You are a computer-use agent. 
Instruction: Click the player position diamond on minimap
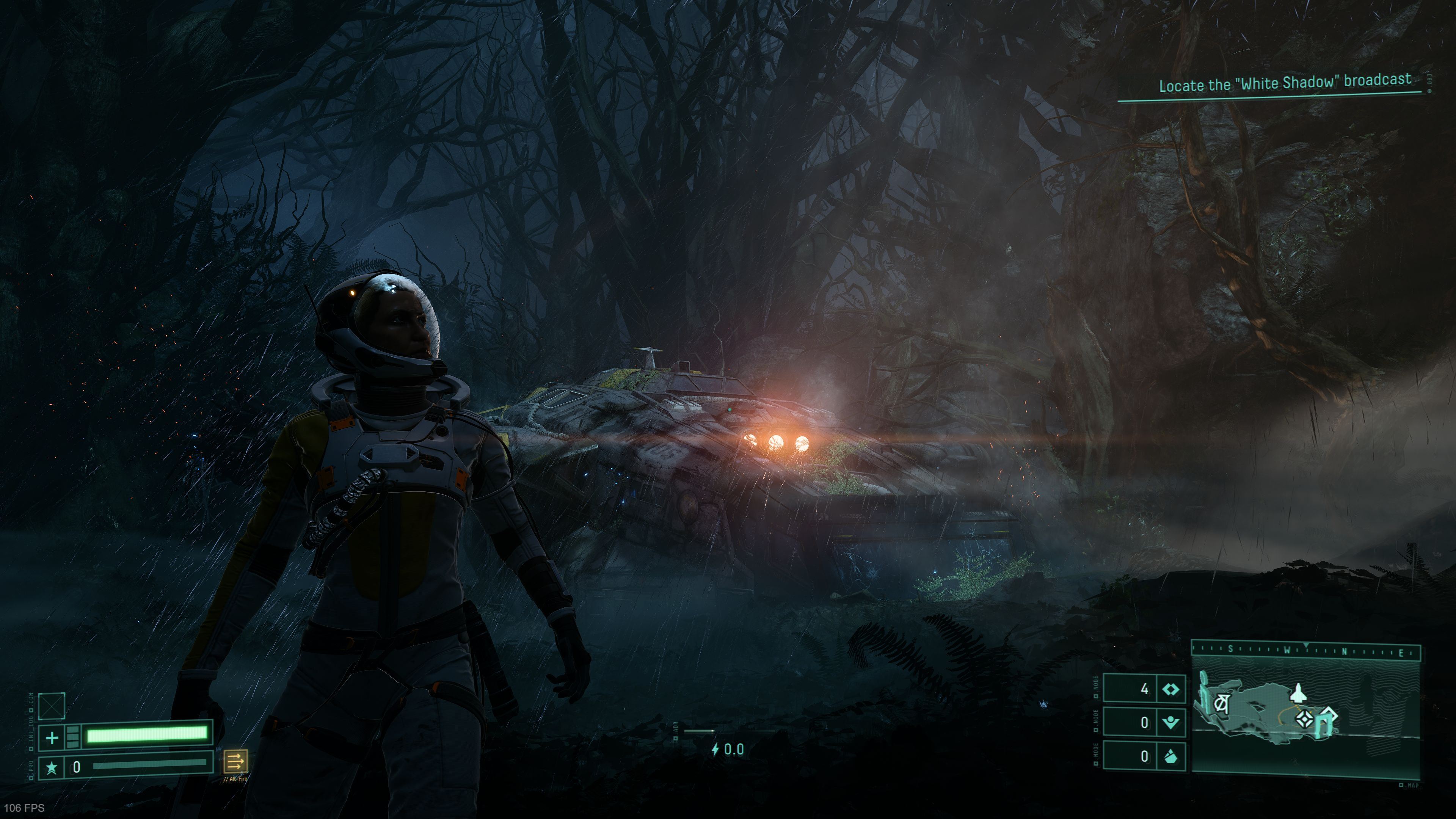(x=1304, y=720)
